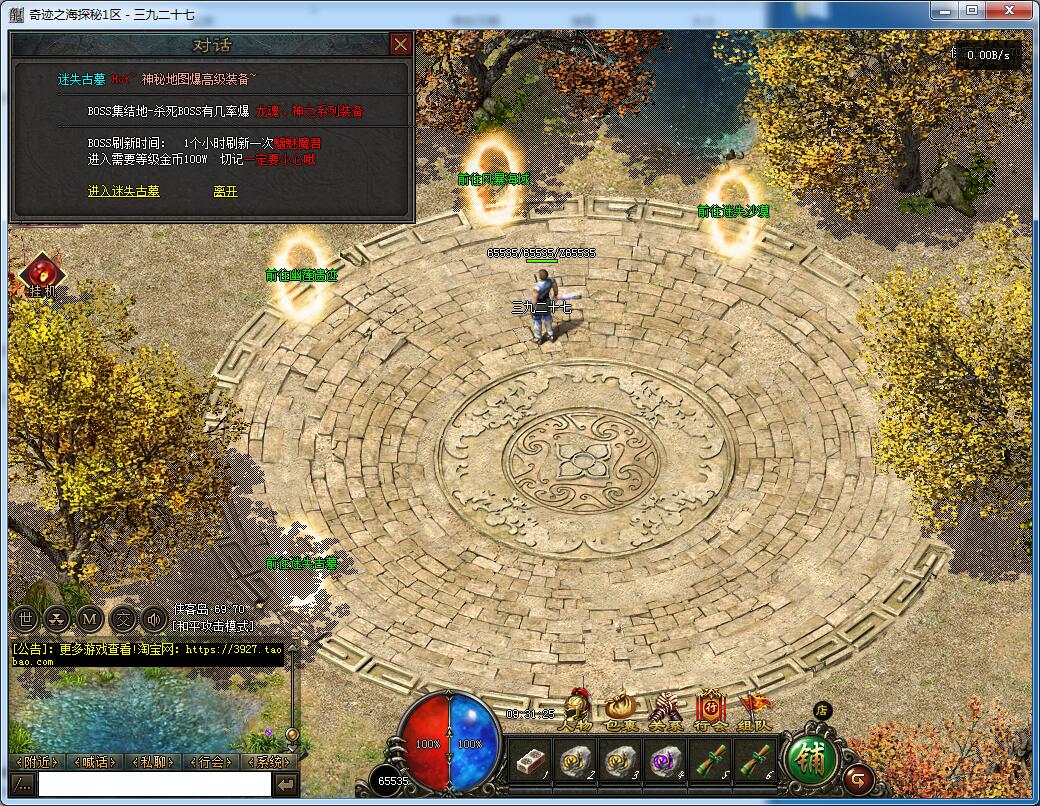1040x806 pixels.
Task: Open the 包裹 bag inventory
Action: point(620,711)
